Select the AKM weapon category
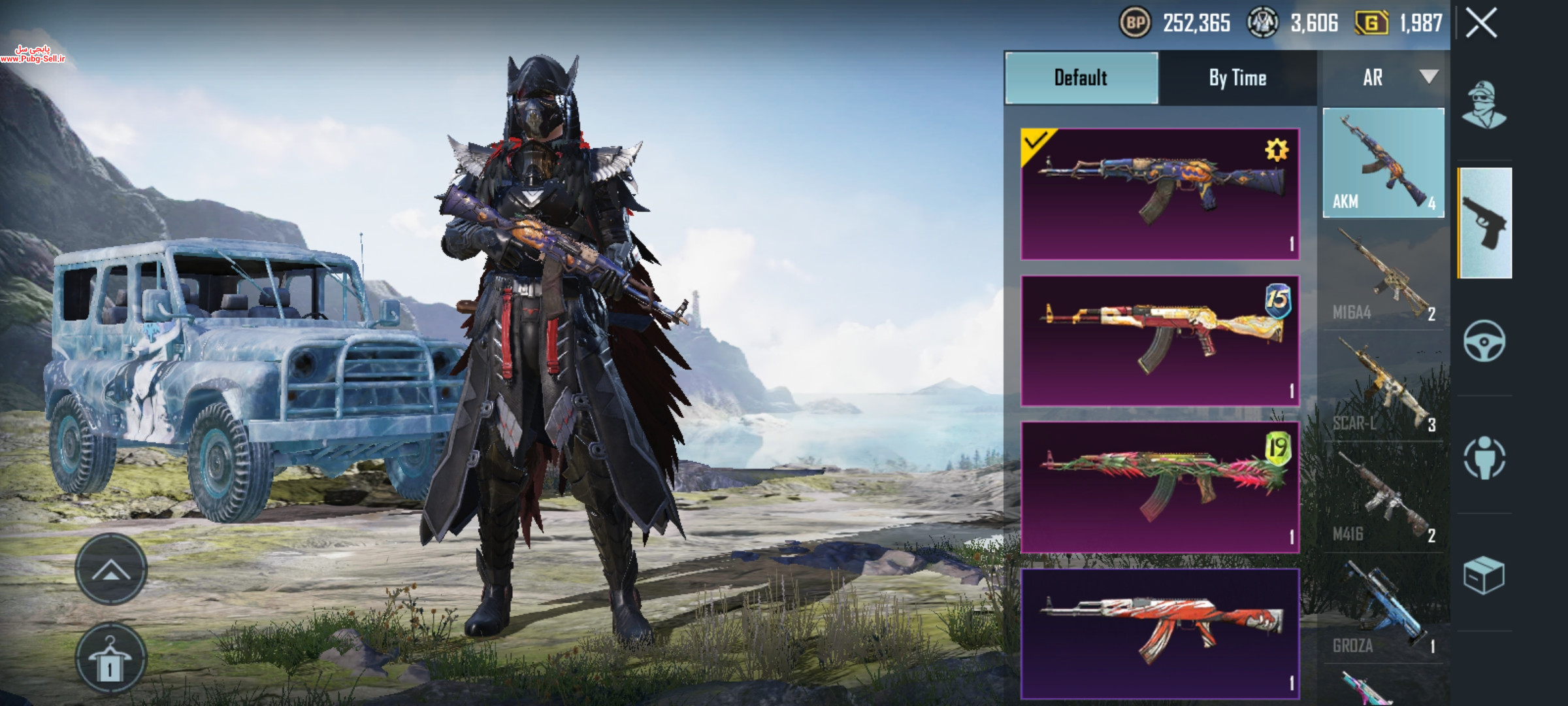Viewport: 1568px width, 706px height. 1383,163
